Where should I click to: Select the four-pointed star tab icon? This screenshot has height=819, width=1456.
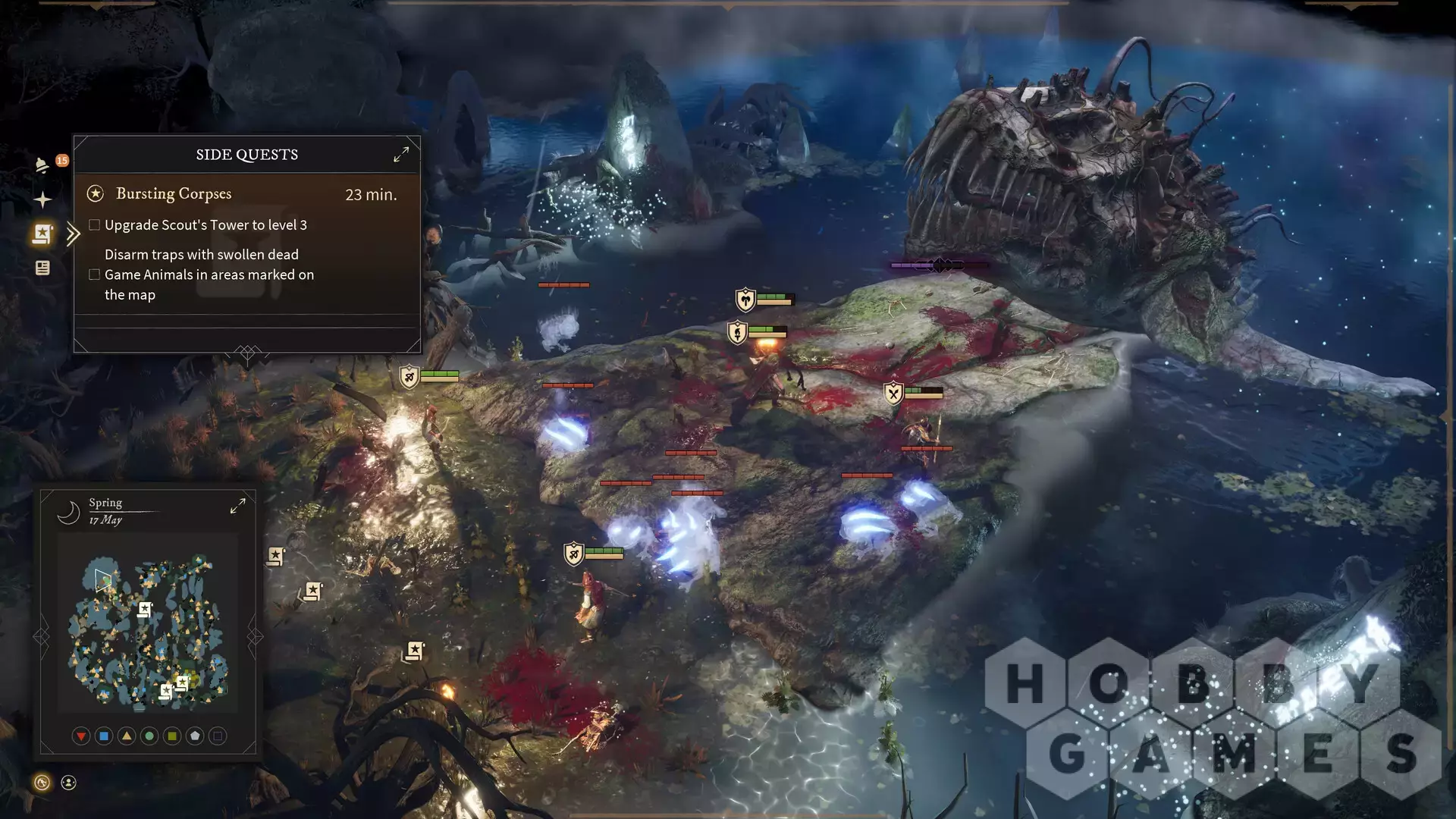(42, 199)
